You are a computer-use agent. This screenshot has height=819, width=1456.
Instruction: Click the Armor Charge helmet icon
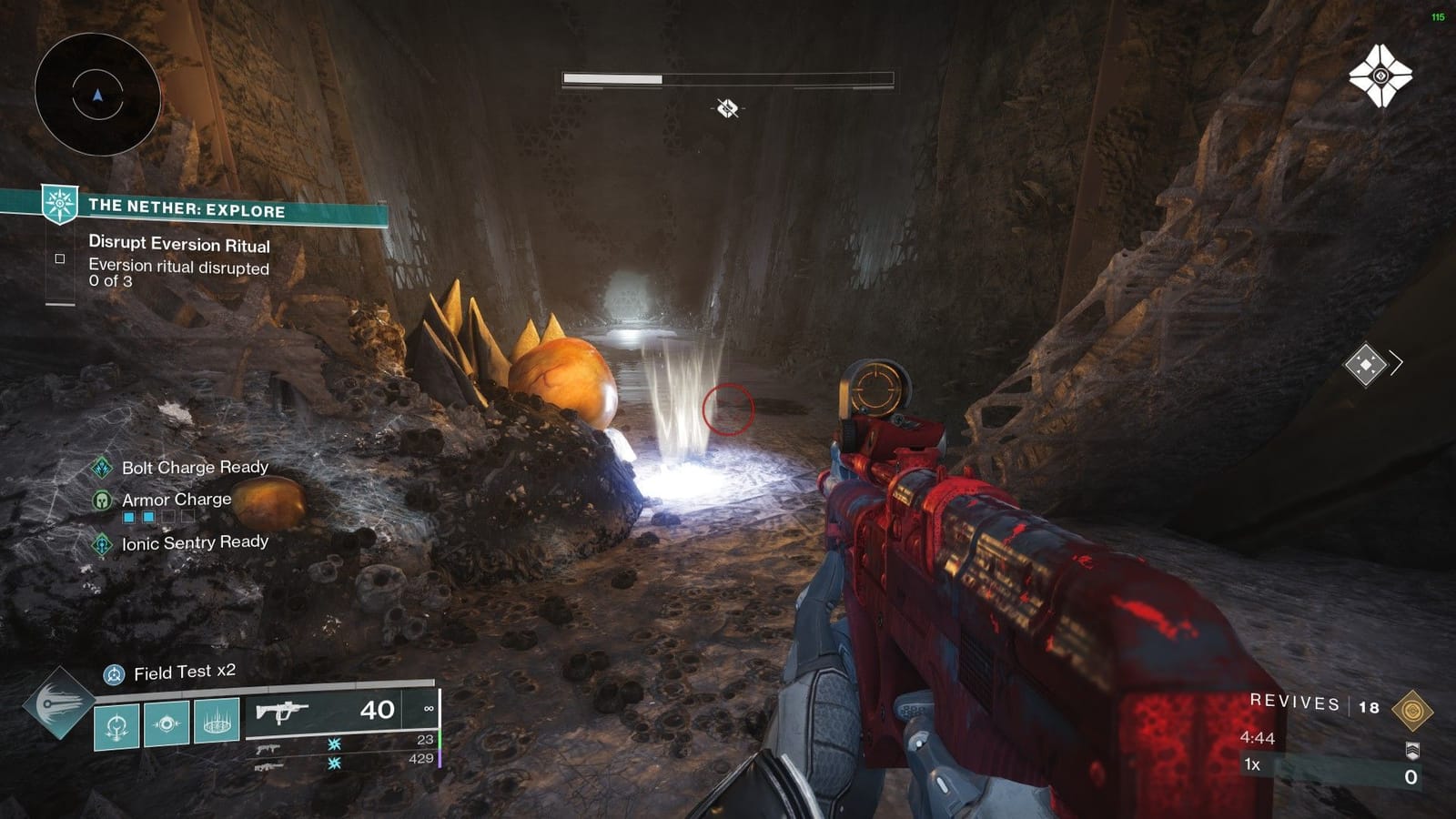pyautogui.click(x=100, y=499)
